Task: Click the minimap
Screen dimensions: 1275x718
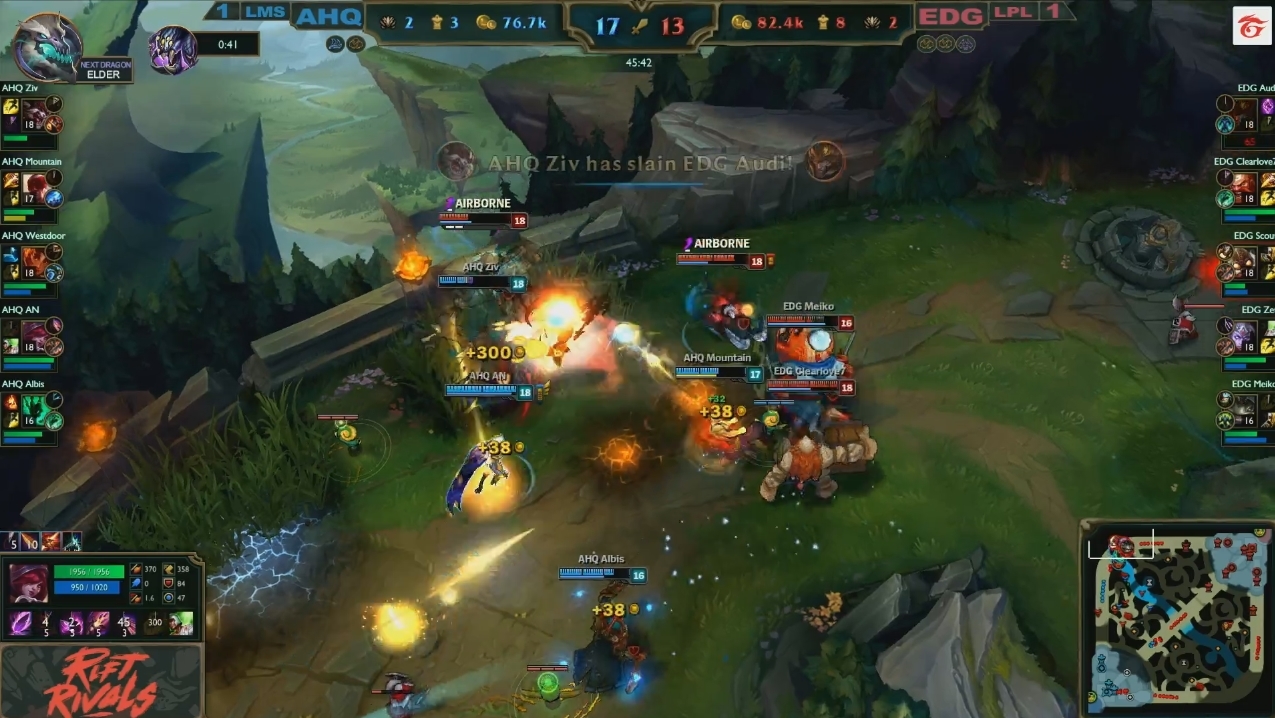Action: pos(1177,619)
